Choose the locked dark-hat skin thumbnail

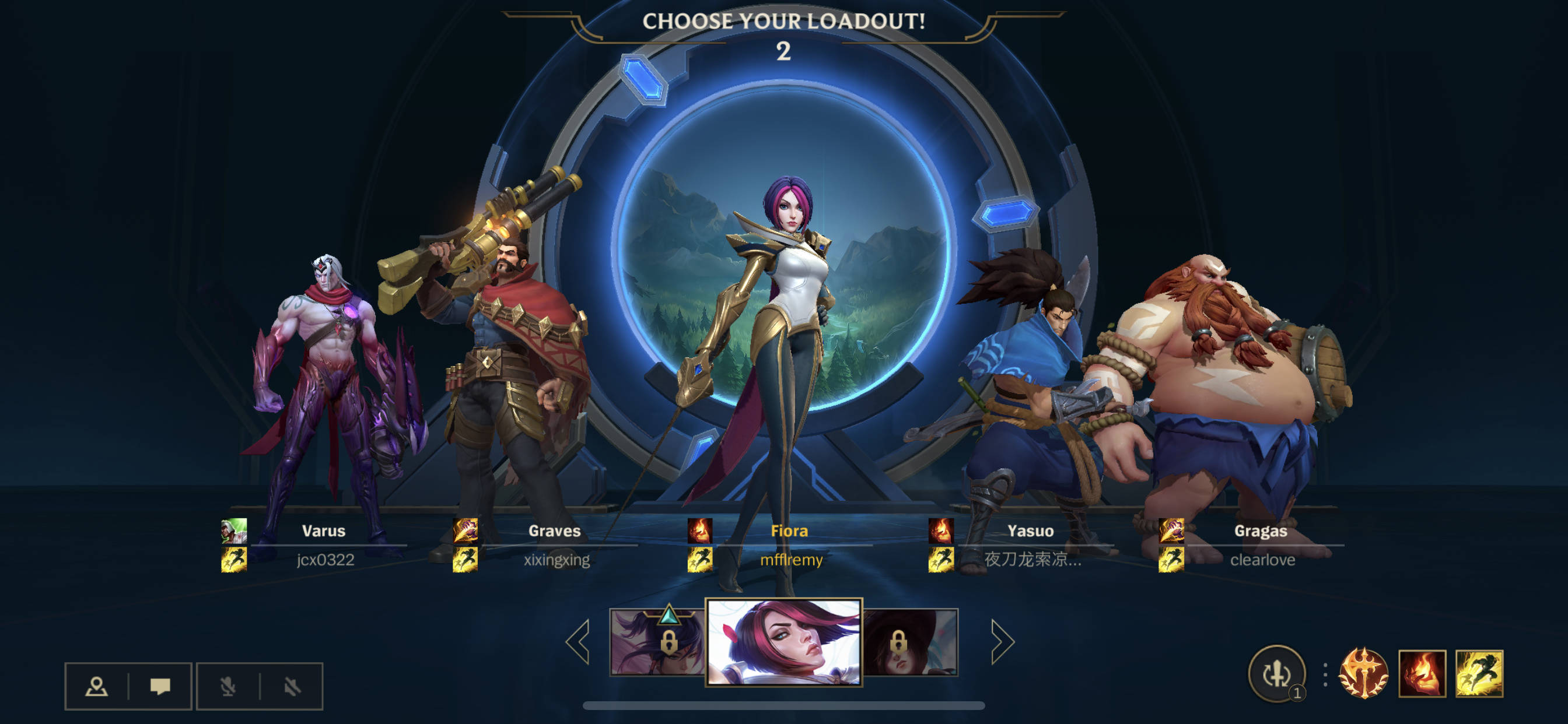(910, 642)
